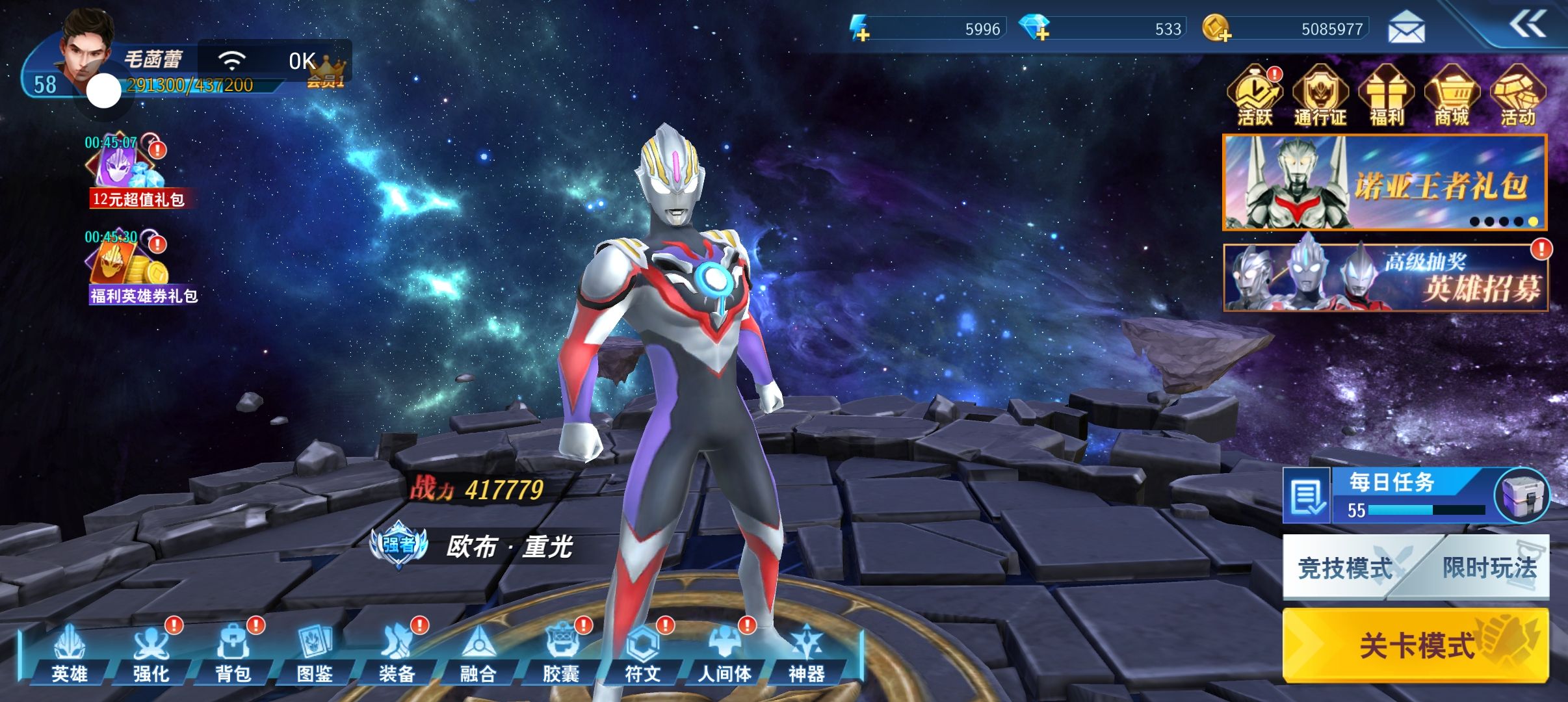Open the 每日任务 daily quest panel
Viewport: 1568px width, 702px height.
1391,495
